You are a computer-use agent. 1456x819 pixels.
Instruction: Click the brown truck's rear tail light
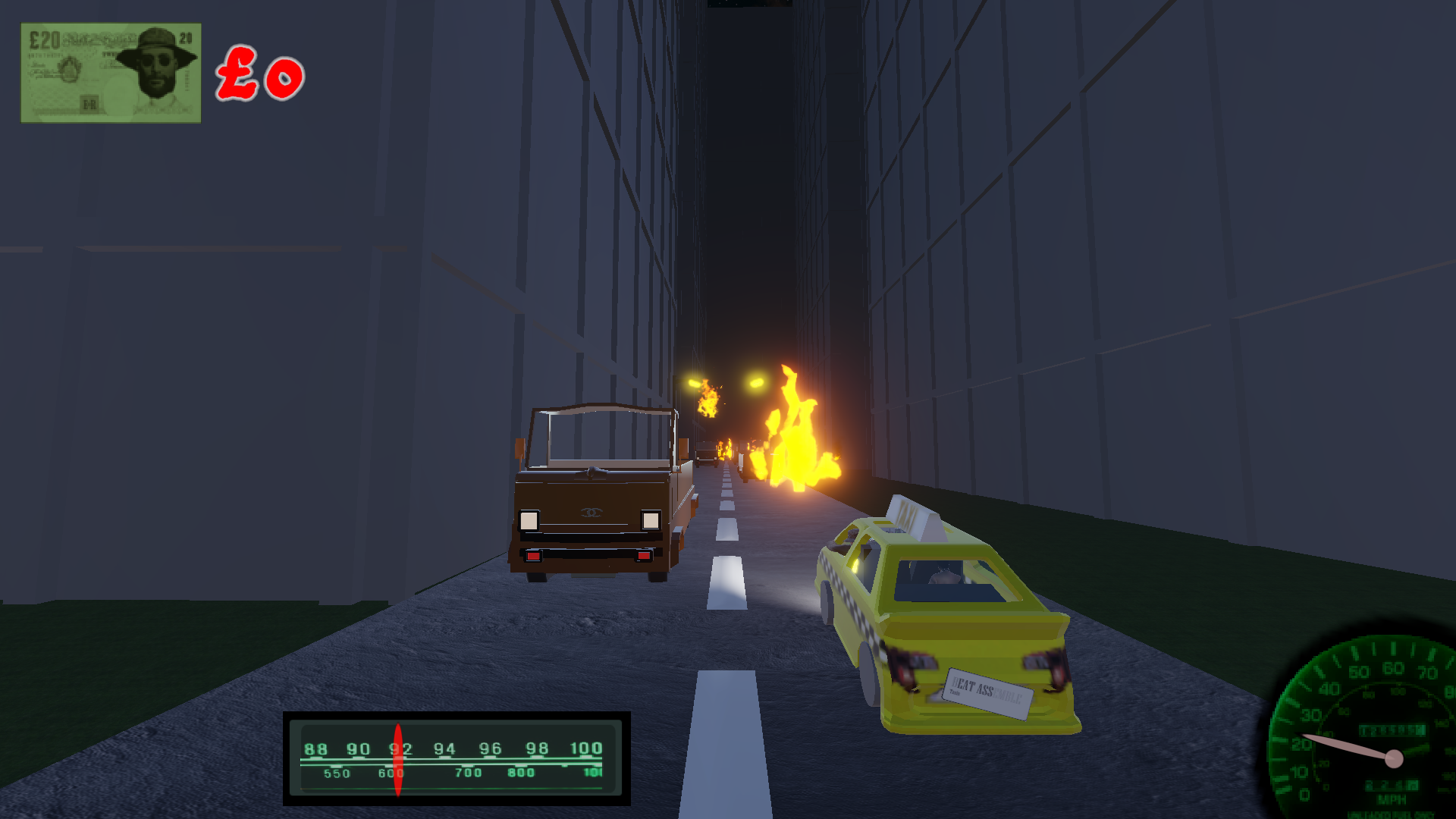[x=533, y=557]
